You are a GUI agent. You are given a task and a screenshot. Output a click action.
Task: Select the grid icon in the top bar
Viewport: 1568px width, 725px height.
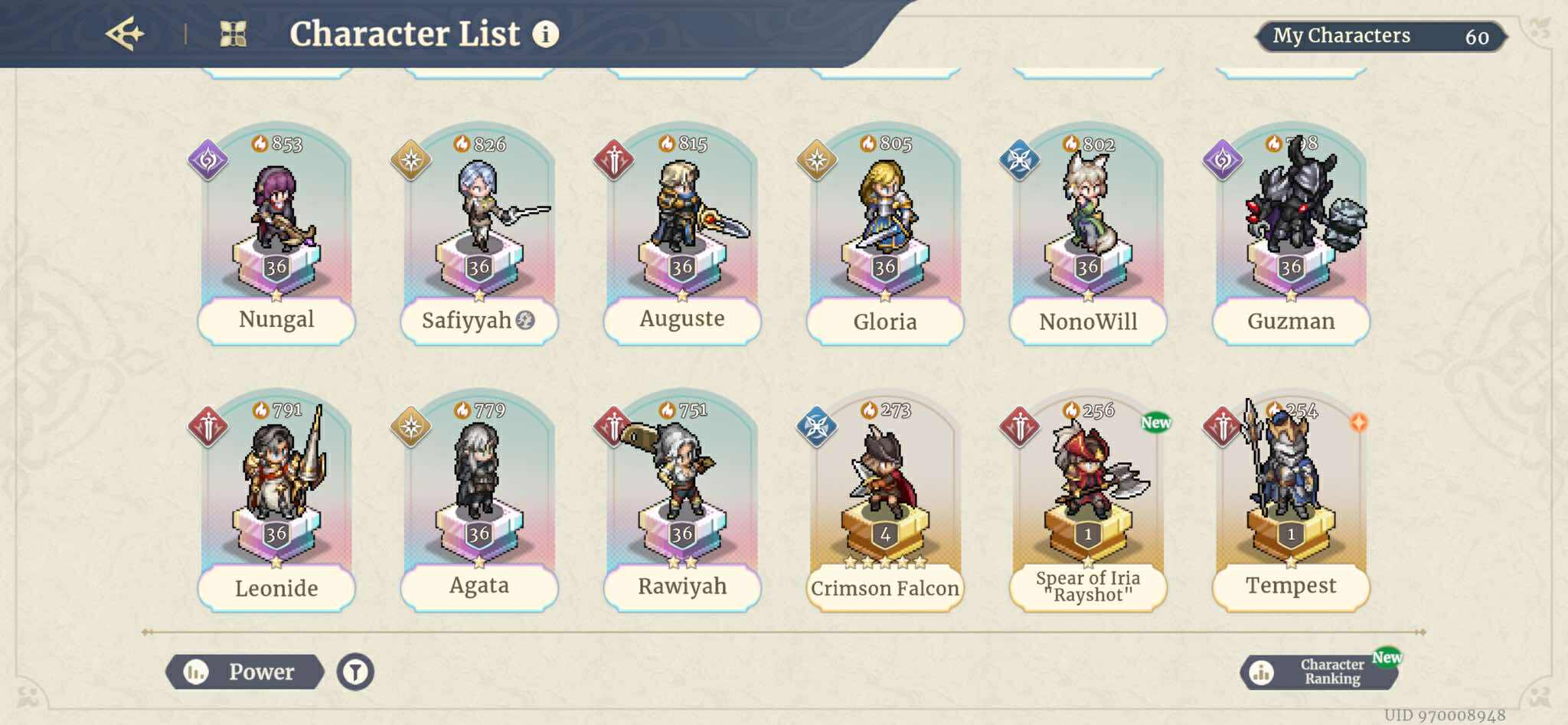coord(234,34)
